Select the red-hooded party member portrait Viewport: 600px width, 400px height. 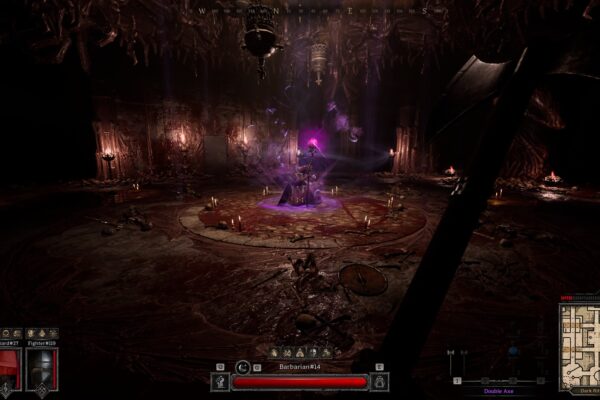click(9, 368)
